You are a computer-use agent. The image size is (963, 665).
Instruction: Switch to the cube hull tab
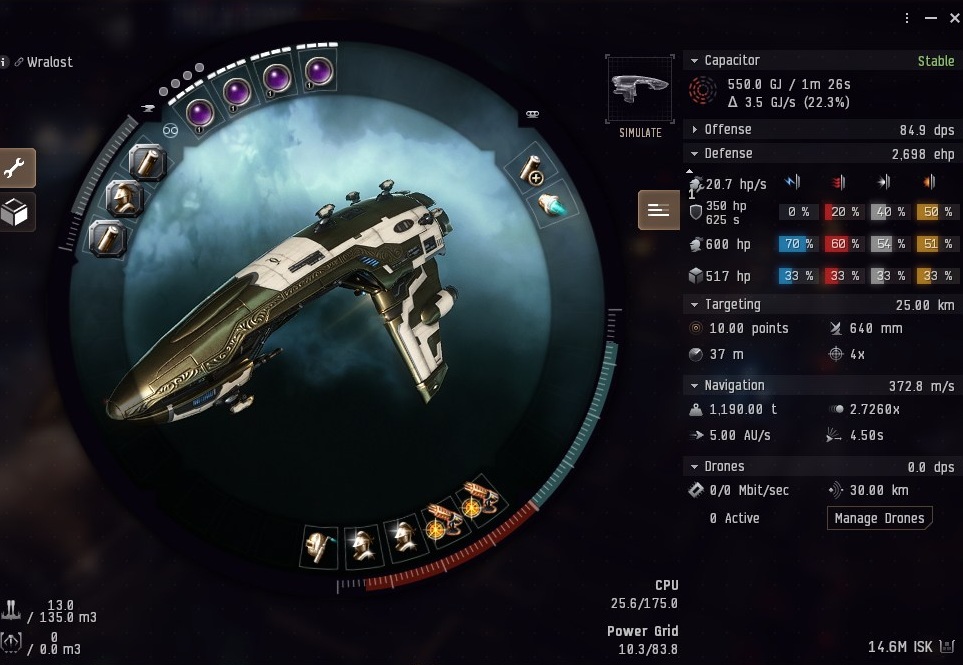click(x=17, y=212)
